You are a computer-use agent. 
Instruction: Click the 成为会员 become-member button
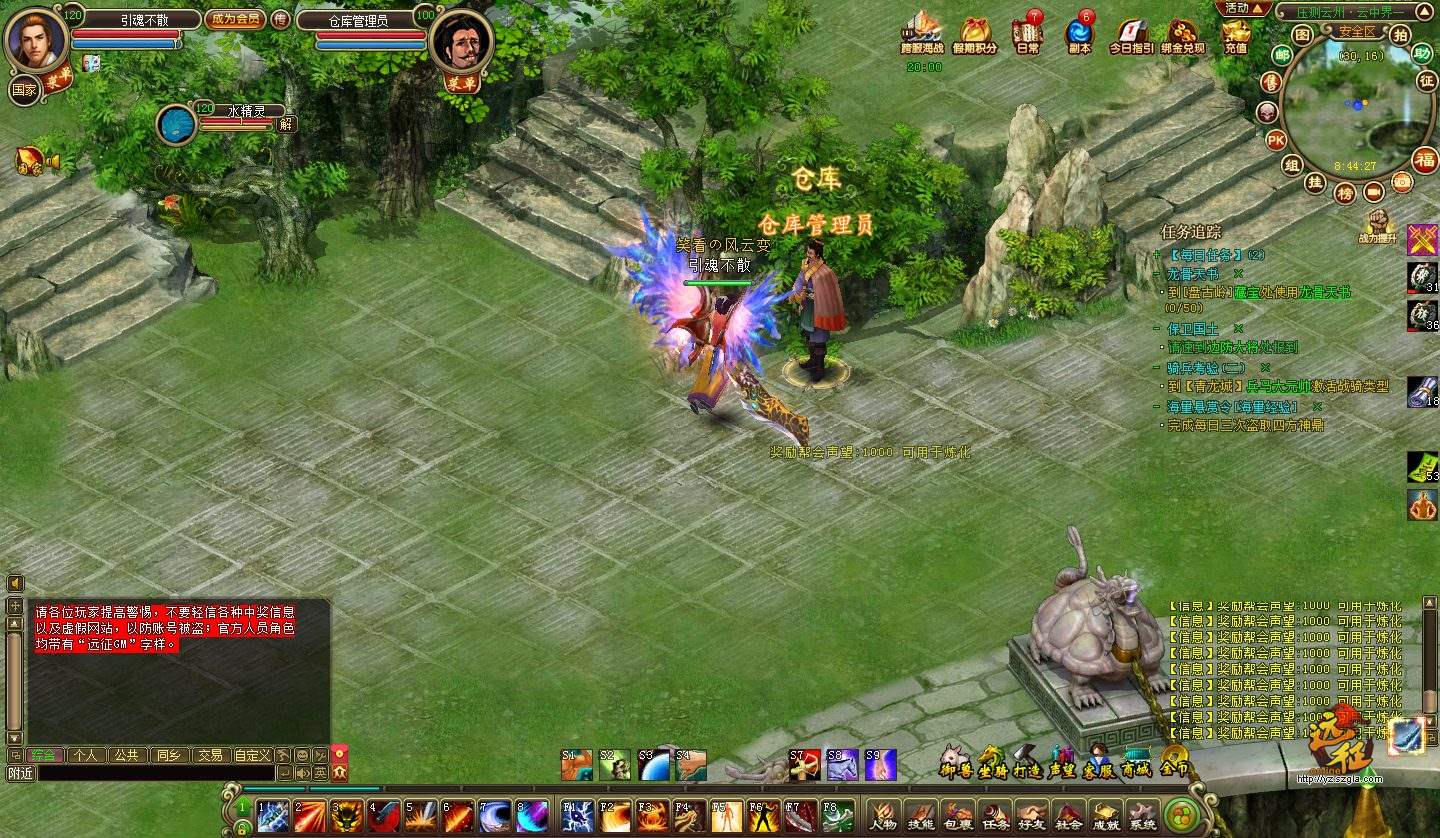coord(235,19)
